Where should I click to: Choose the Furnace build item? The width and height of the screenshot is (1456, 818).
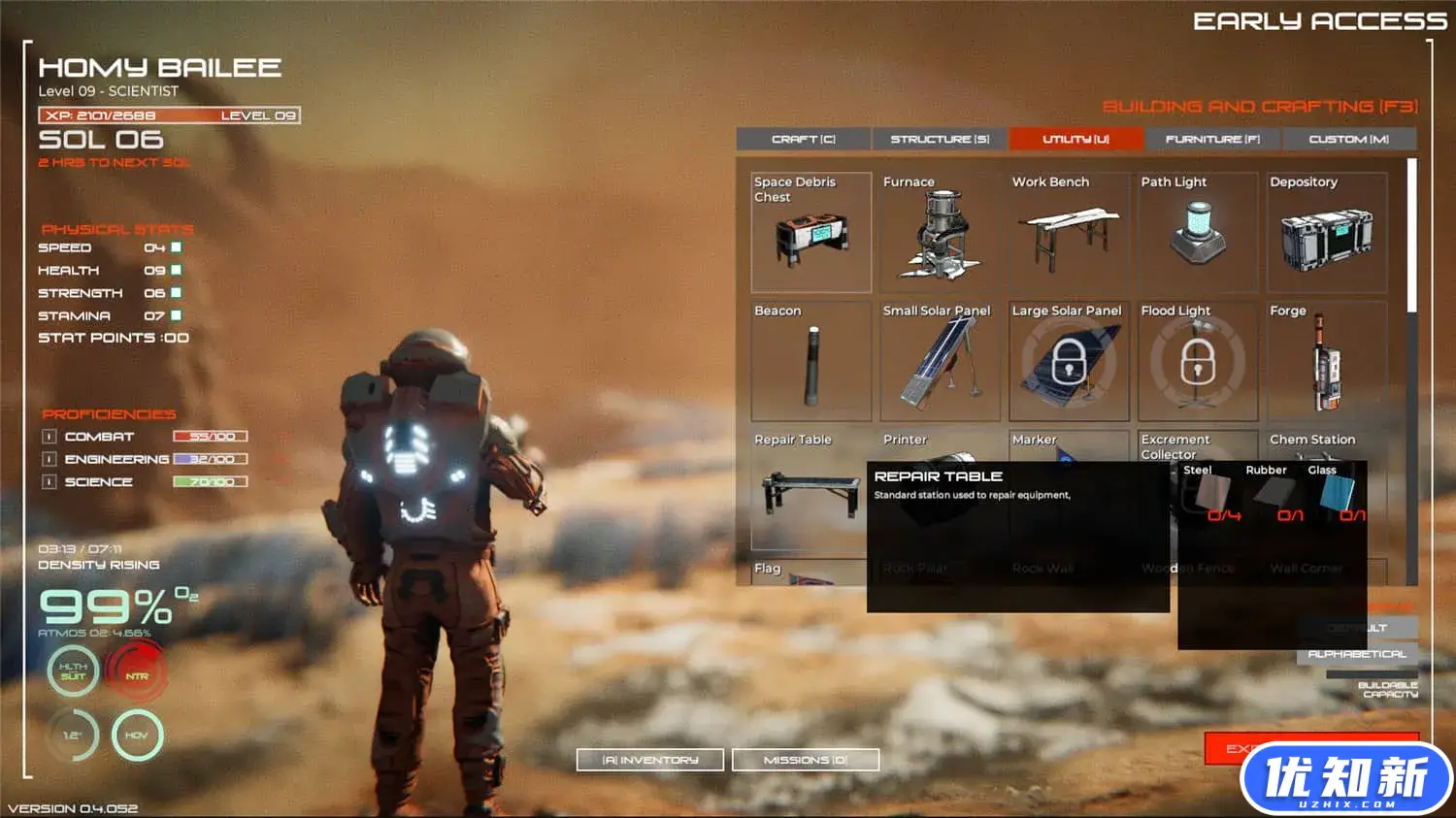(x=940, y=233)
